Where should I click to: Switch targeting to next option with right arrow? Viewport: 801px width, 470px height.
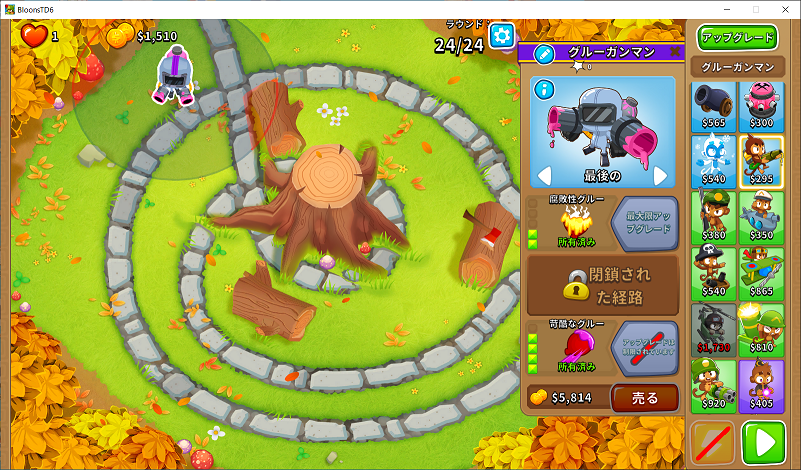(x=660, y=176)
